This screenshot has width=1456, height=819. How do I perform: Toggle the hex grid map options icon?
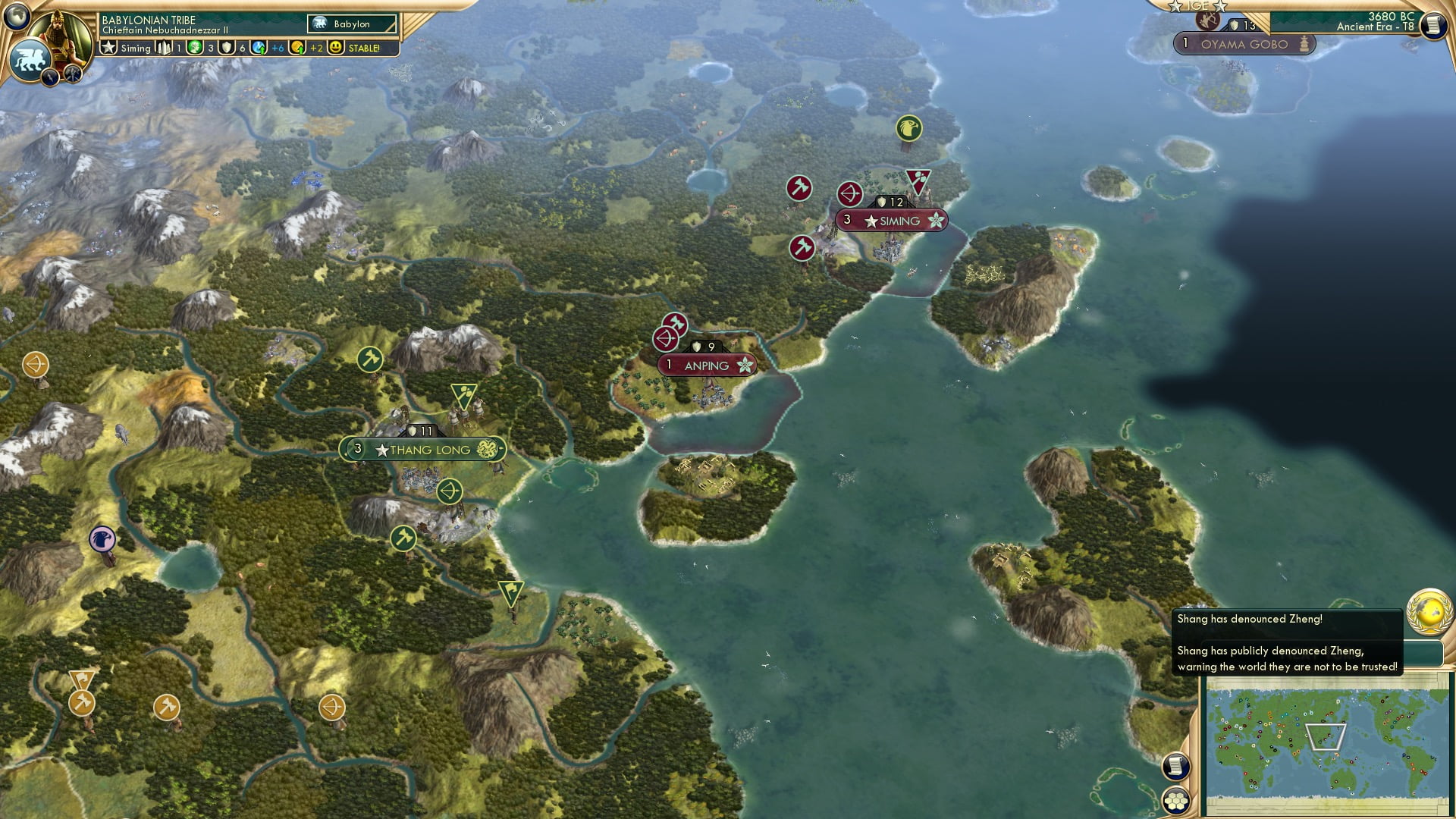coord(1177,801)
